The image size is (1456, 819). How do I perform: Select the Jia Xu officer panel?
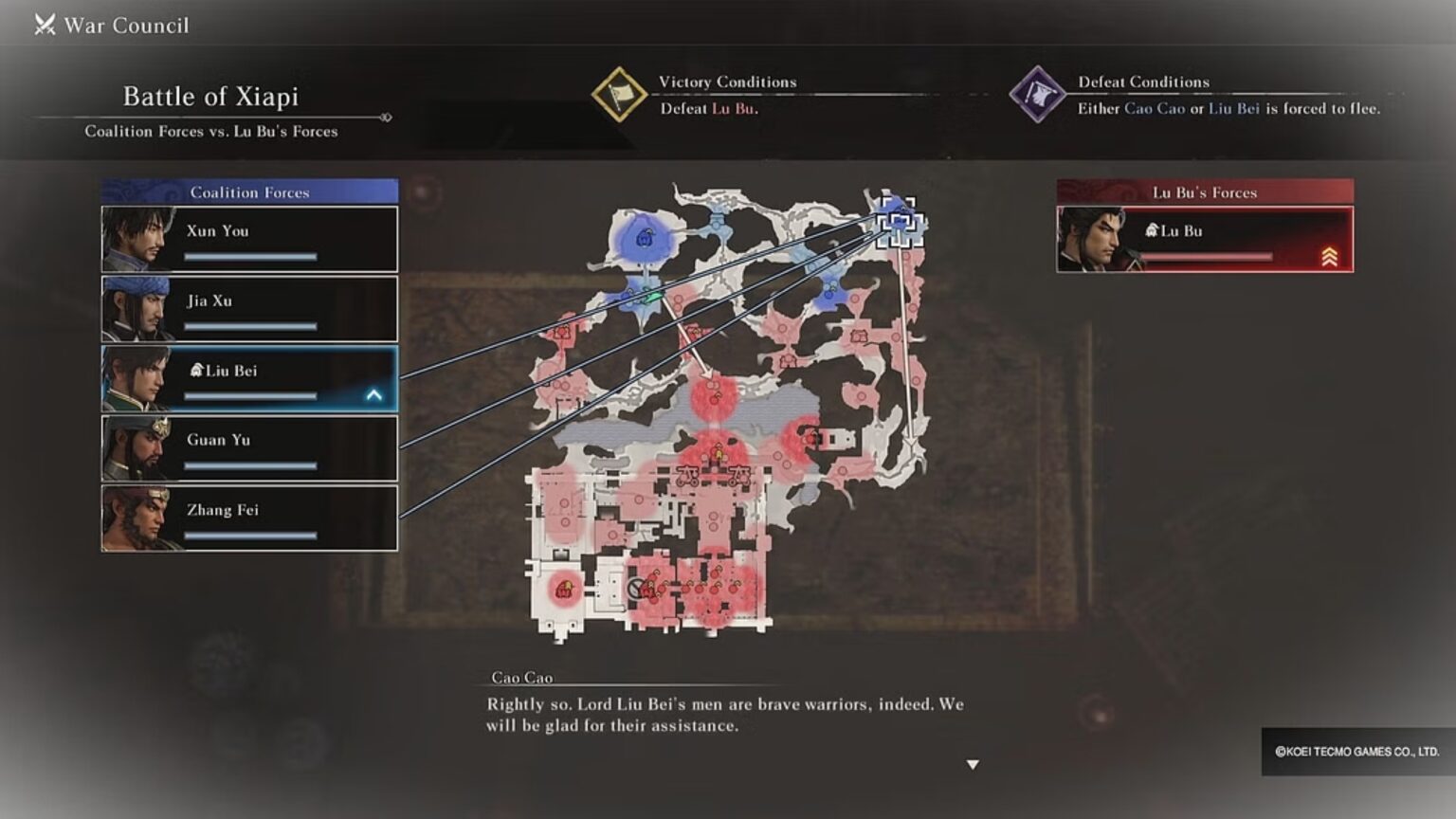click(x=248, y=308)
